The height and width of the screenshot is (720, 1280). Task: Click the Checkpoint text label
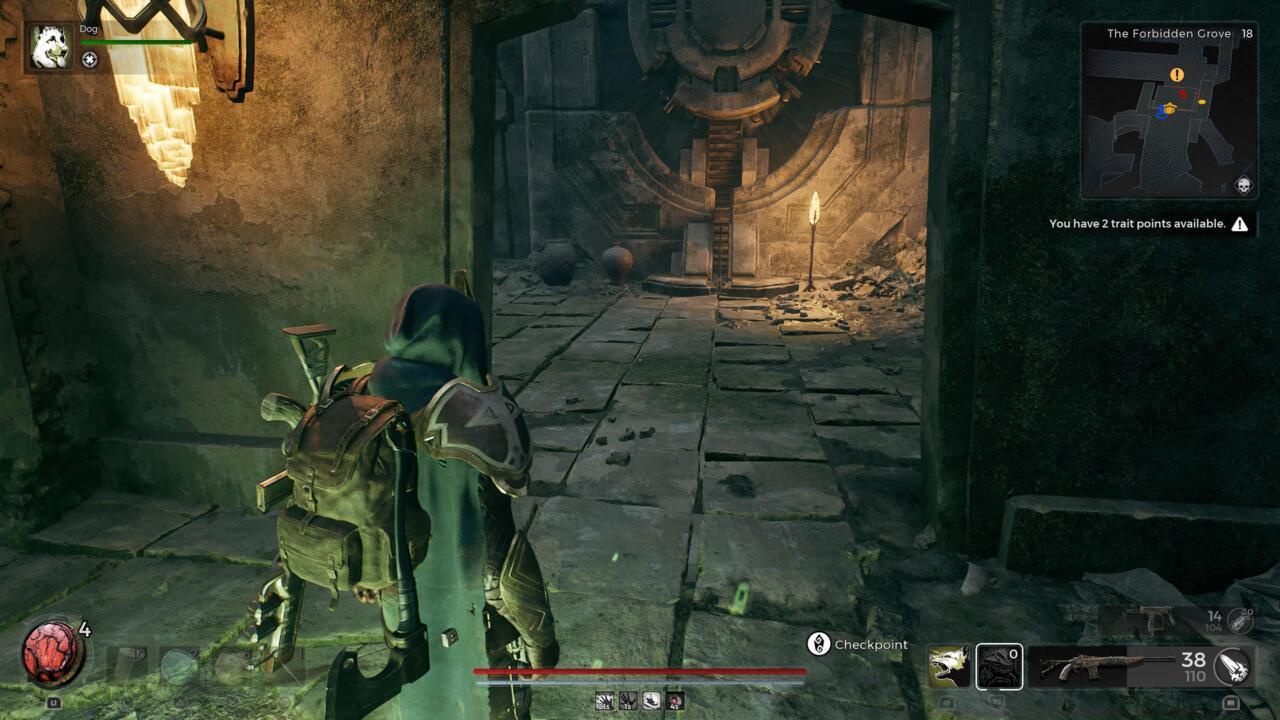pyautogui.click(x=870, y=644)
